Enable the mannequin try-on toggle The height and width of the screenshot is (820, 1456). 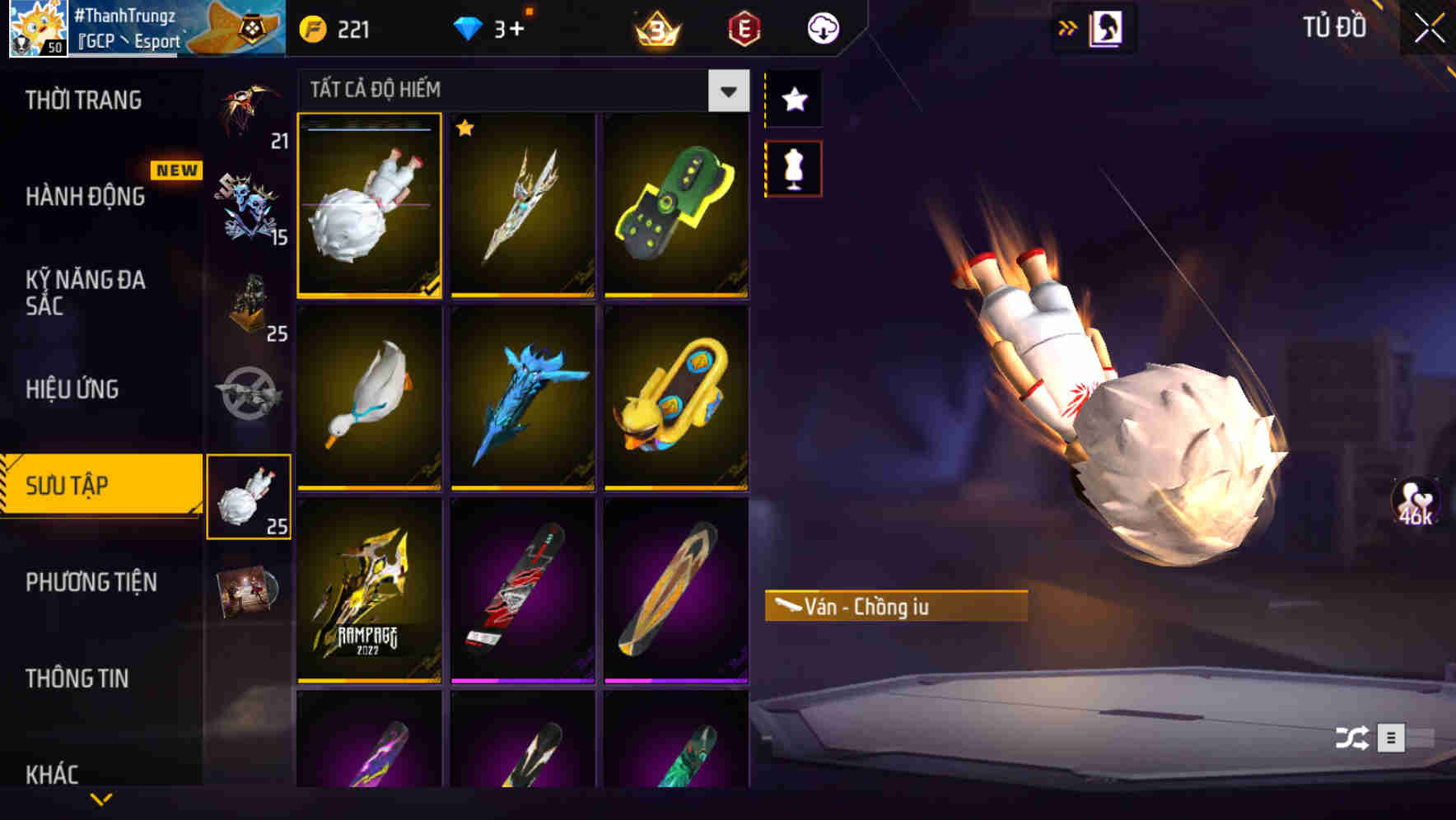793,168
